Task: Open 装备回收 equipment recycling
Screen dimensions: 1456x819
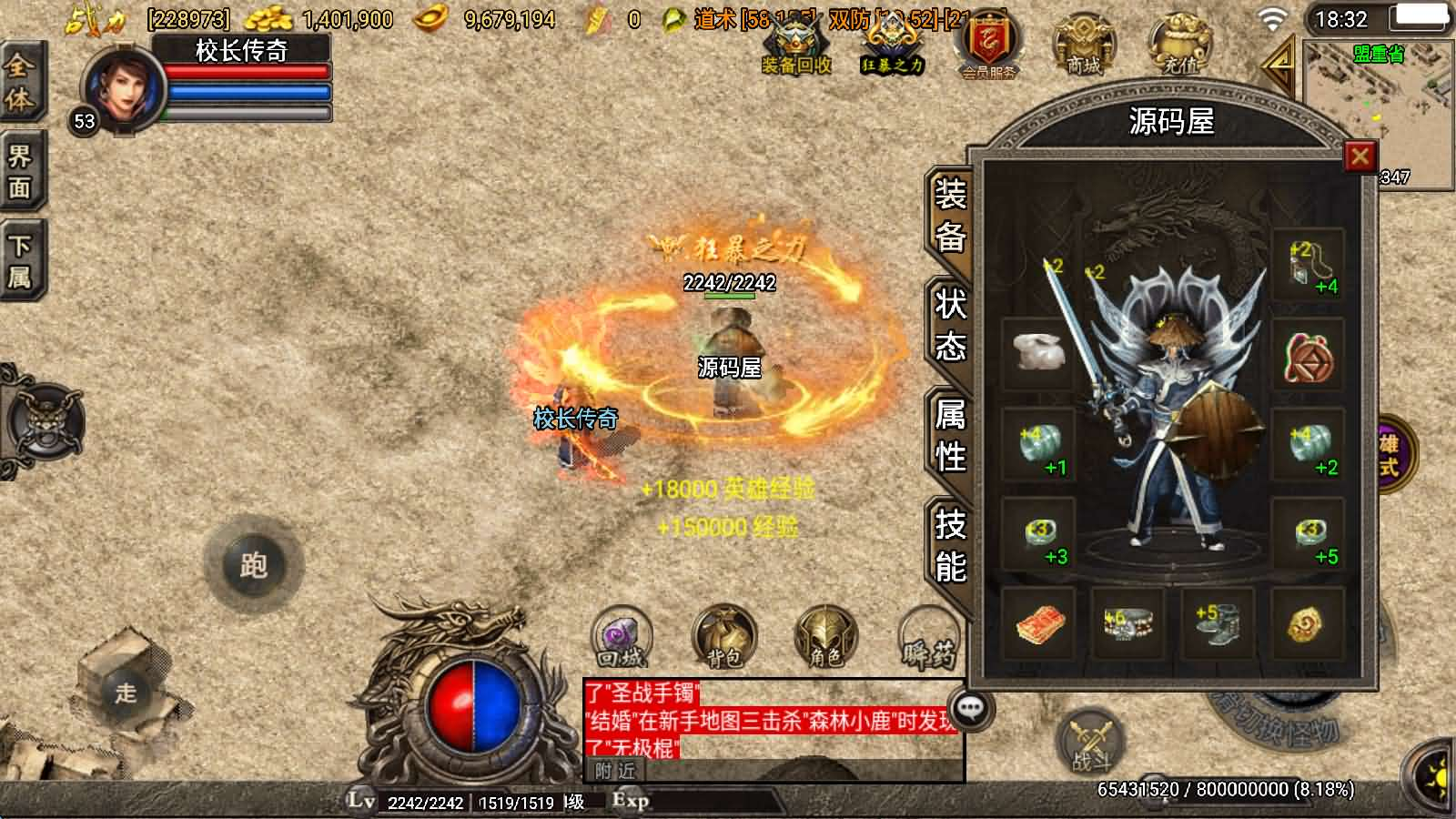Action: coord(796,46)
